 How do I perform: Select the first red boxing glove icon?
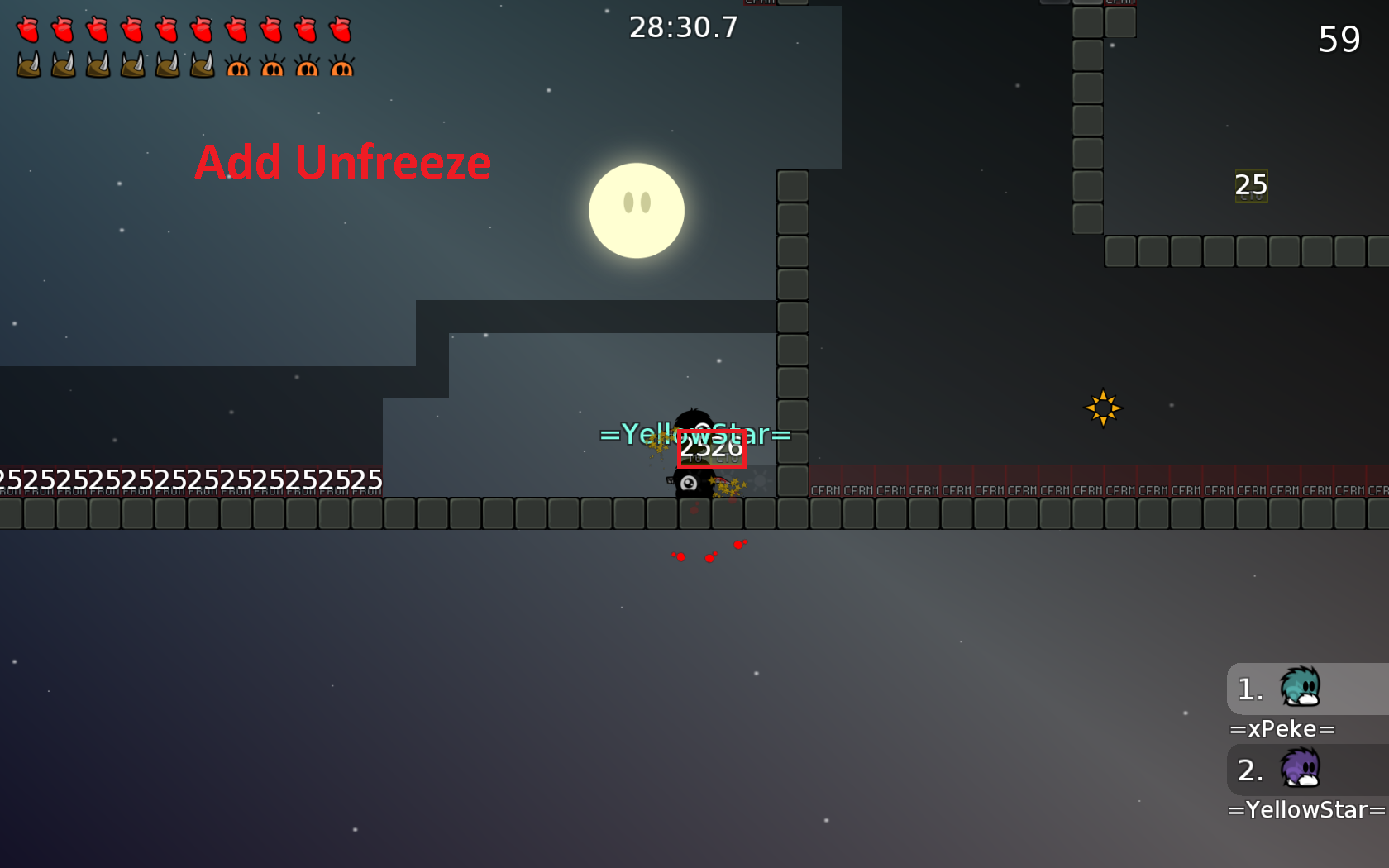click(27, 27)
